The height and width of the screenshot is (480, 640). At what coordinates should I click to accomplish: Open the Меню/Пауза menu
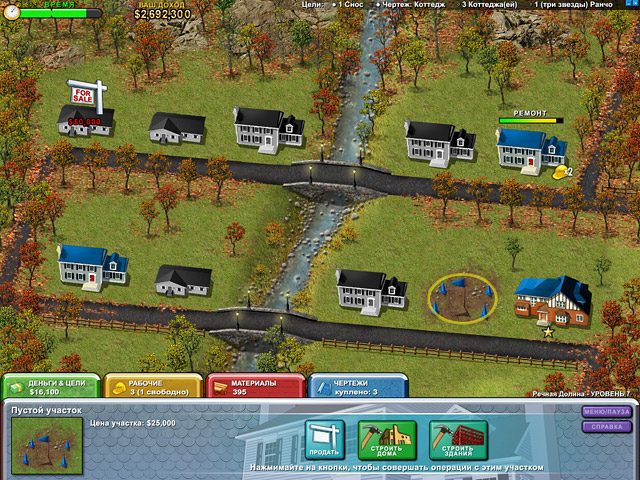tap(607, 411)
